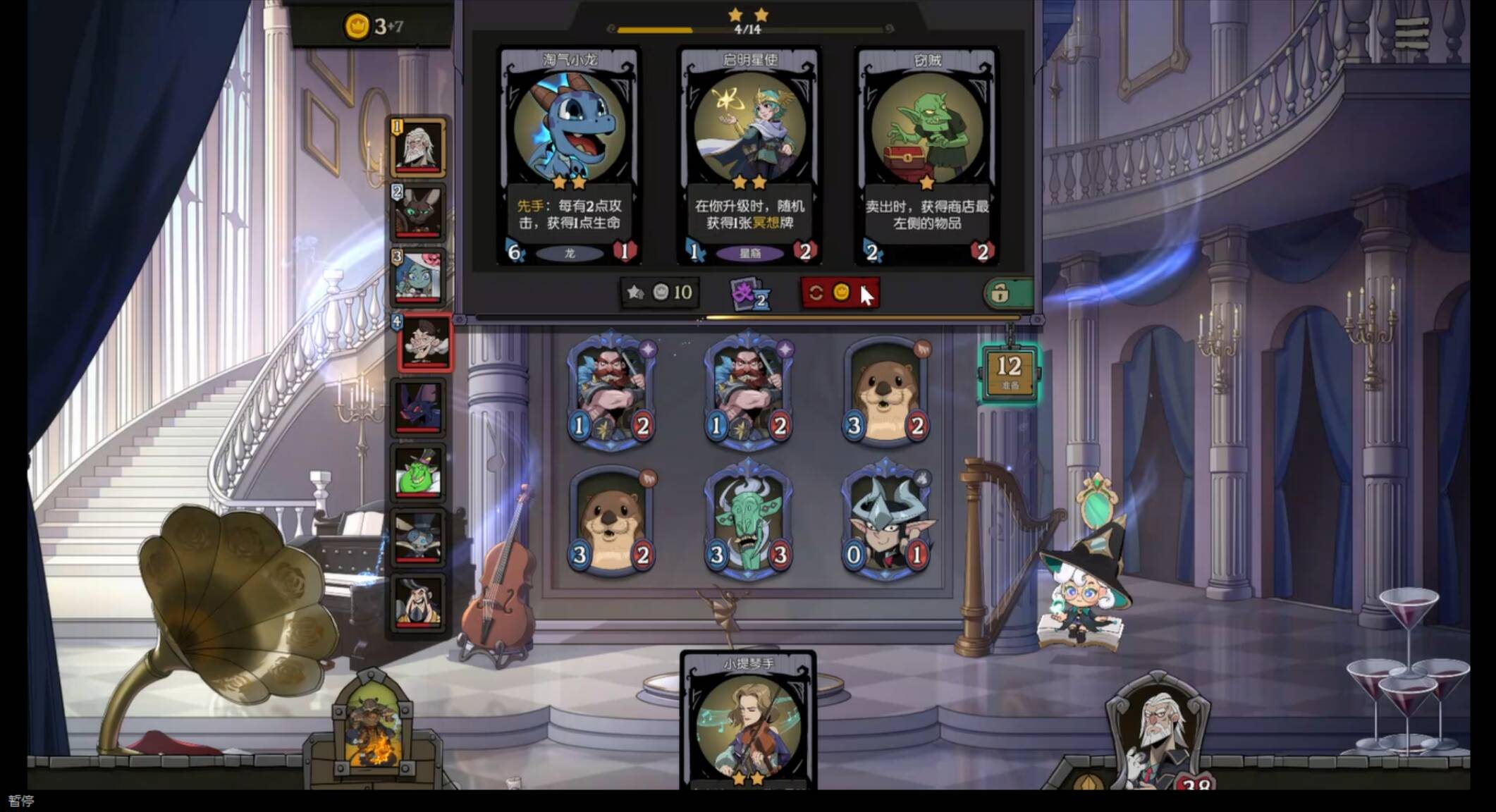Open the hamburger menu
This screenshot has height=812, width=1496.
1411,33
